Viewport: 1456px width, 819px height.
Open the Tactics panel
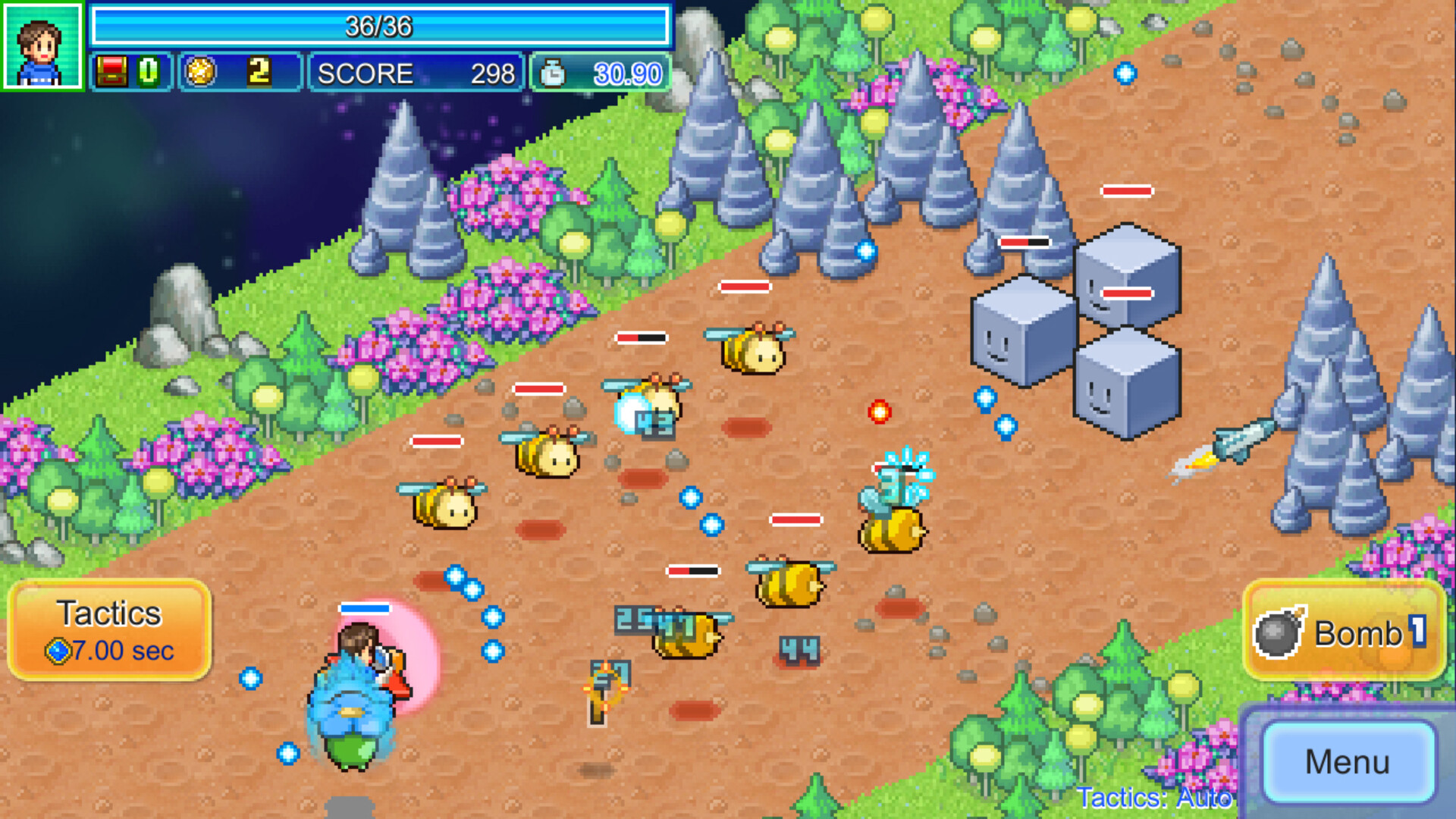(110, 630)
